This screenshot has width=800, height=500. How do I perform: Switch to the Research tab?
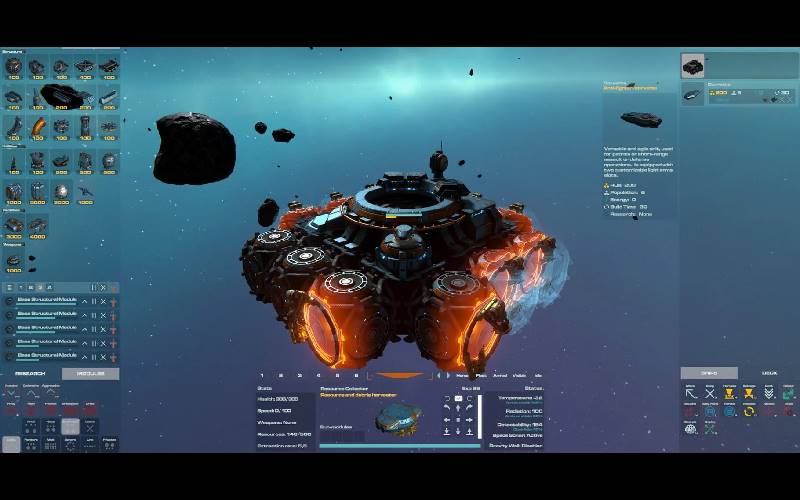(30, 374)
